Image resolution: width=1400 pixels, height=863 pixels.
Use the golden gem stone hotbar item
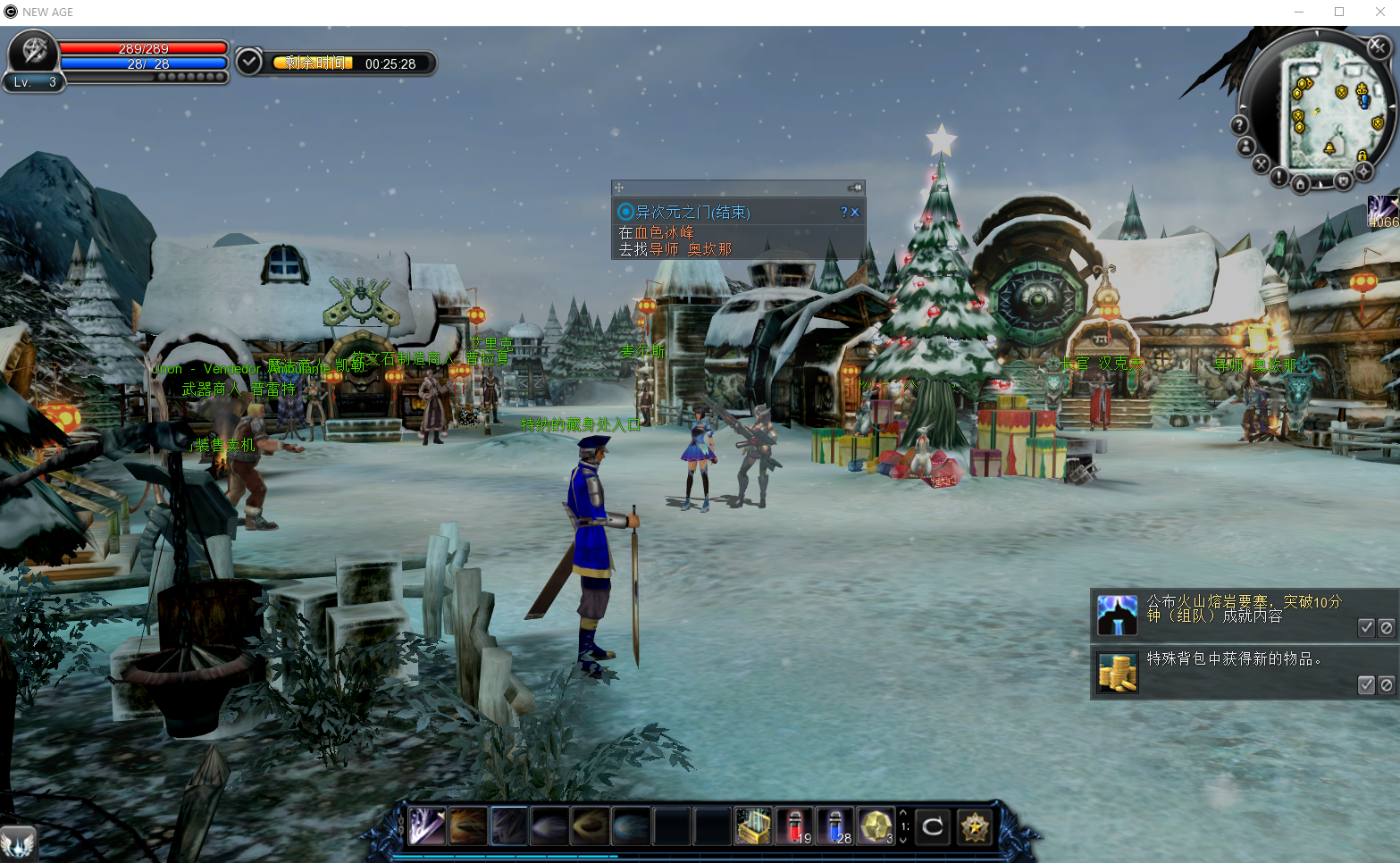click(876, 826)
